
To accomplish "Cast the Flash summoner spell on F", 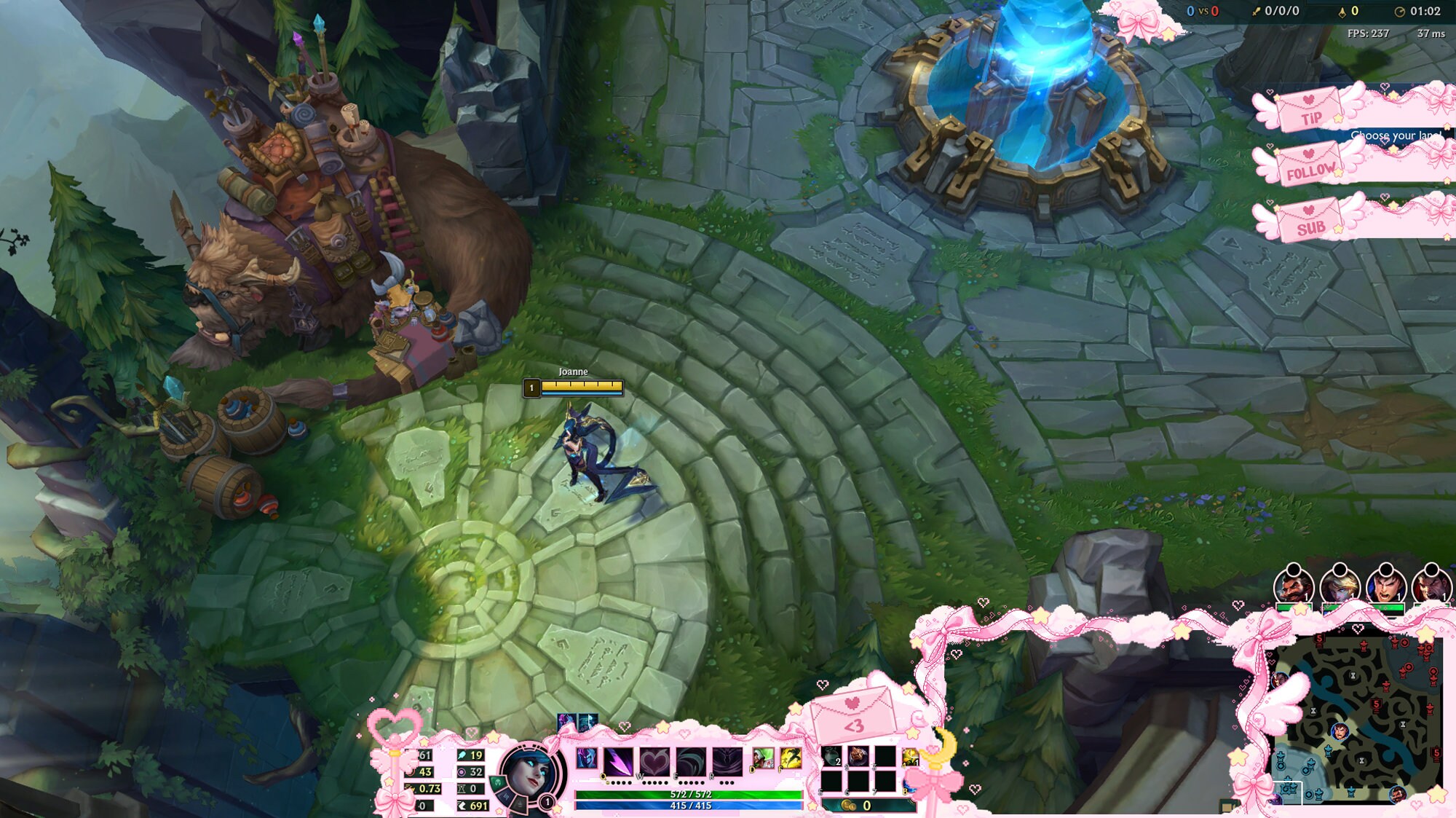I will click(x=791, y=758).
